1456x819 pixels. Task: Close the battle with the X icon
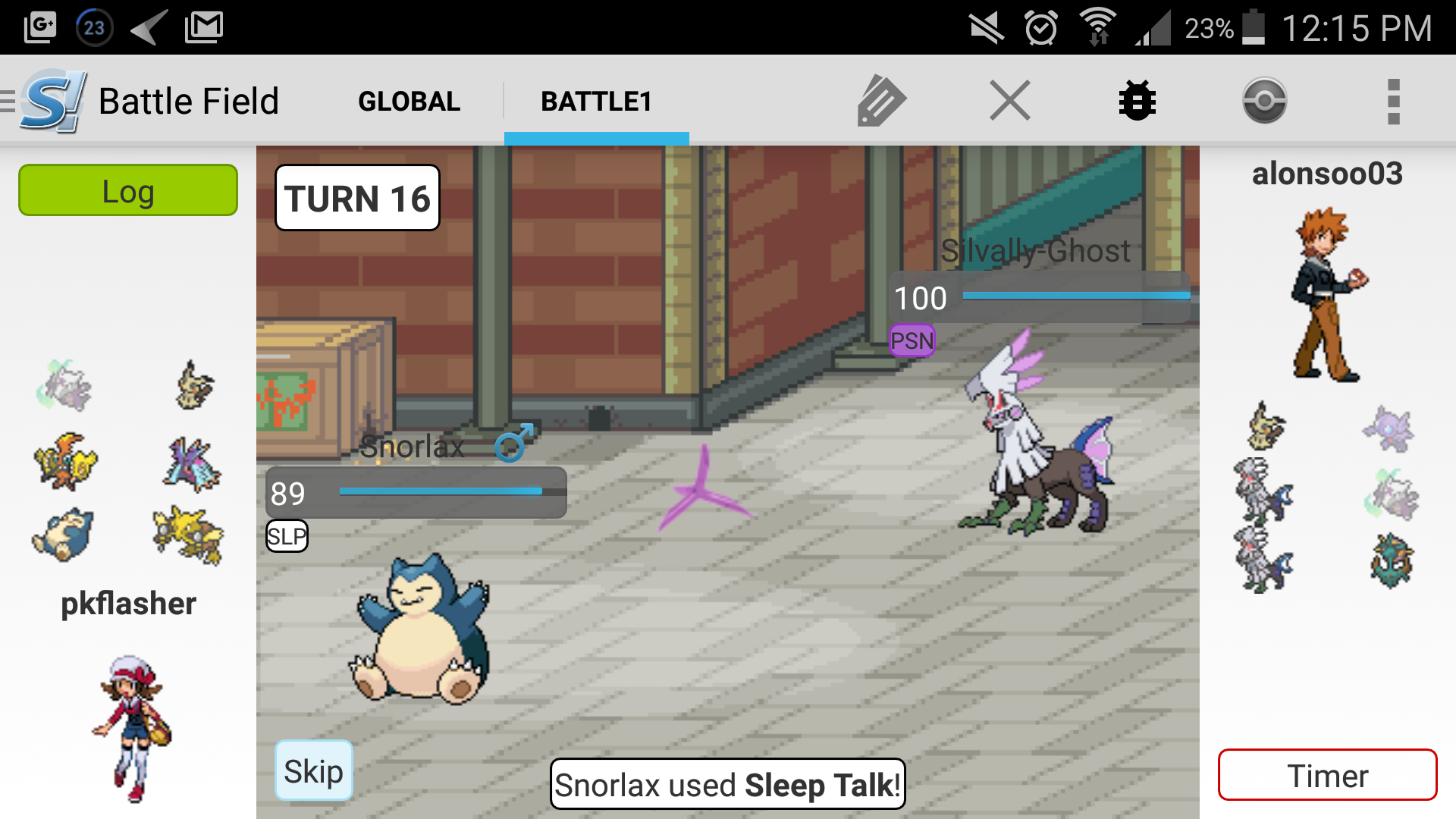click(x=1009, y=101)
